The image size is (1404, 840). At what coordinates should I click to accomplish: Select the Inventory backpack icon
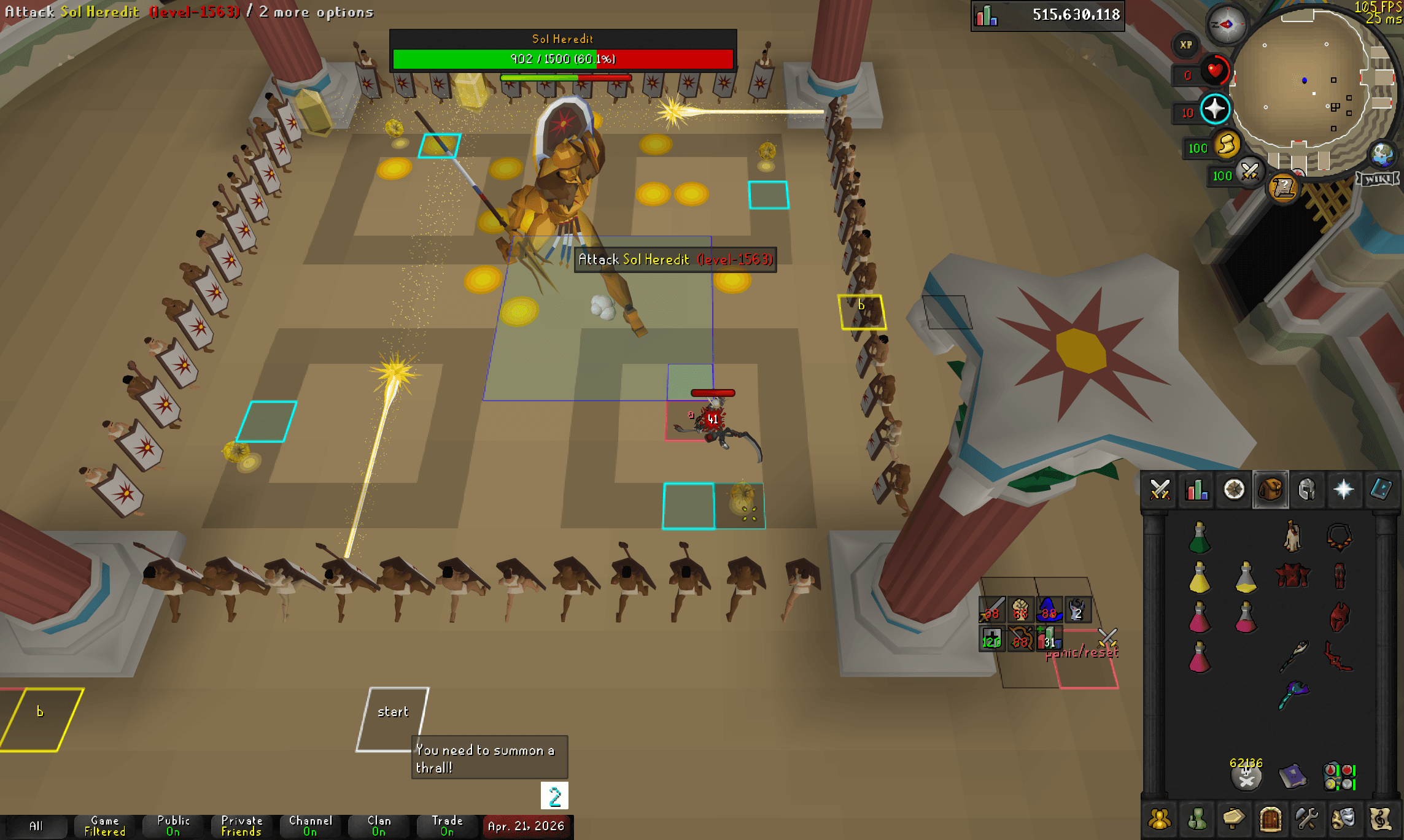pos(1271,491)
